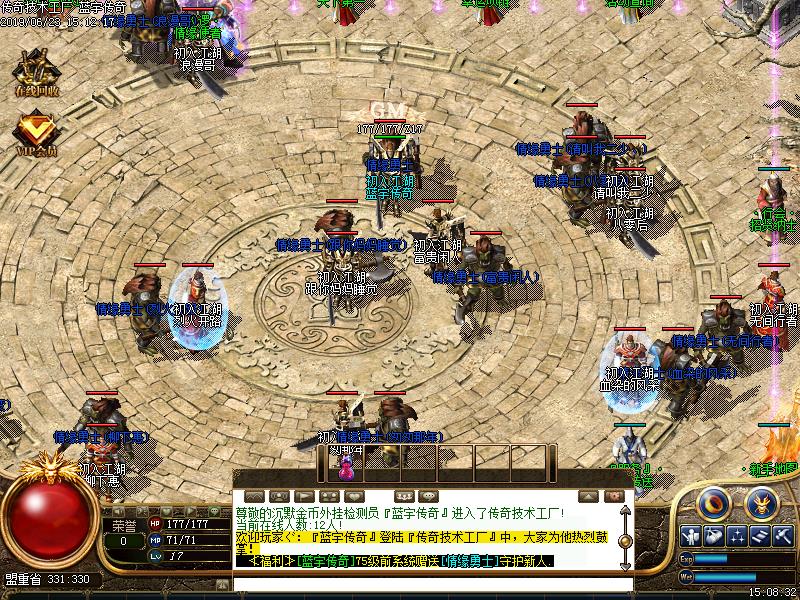Open the hammer and tools settings icon
Screen dimensions: 800x600
pos(783,535)
